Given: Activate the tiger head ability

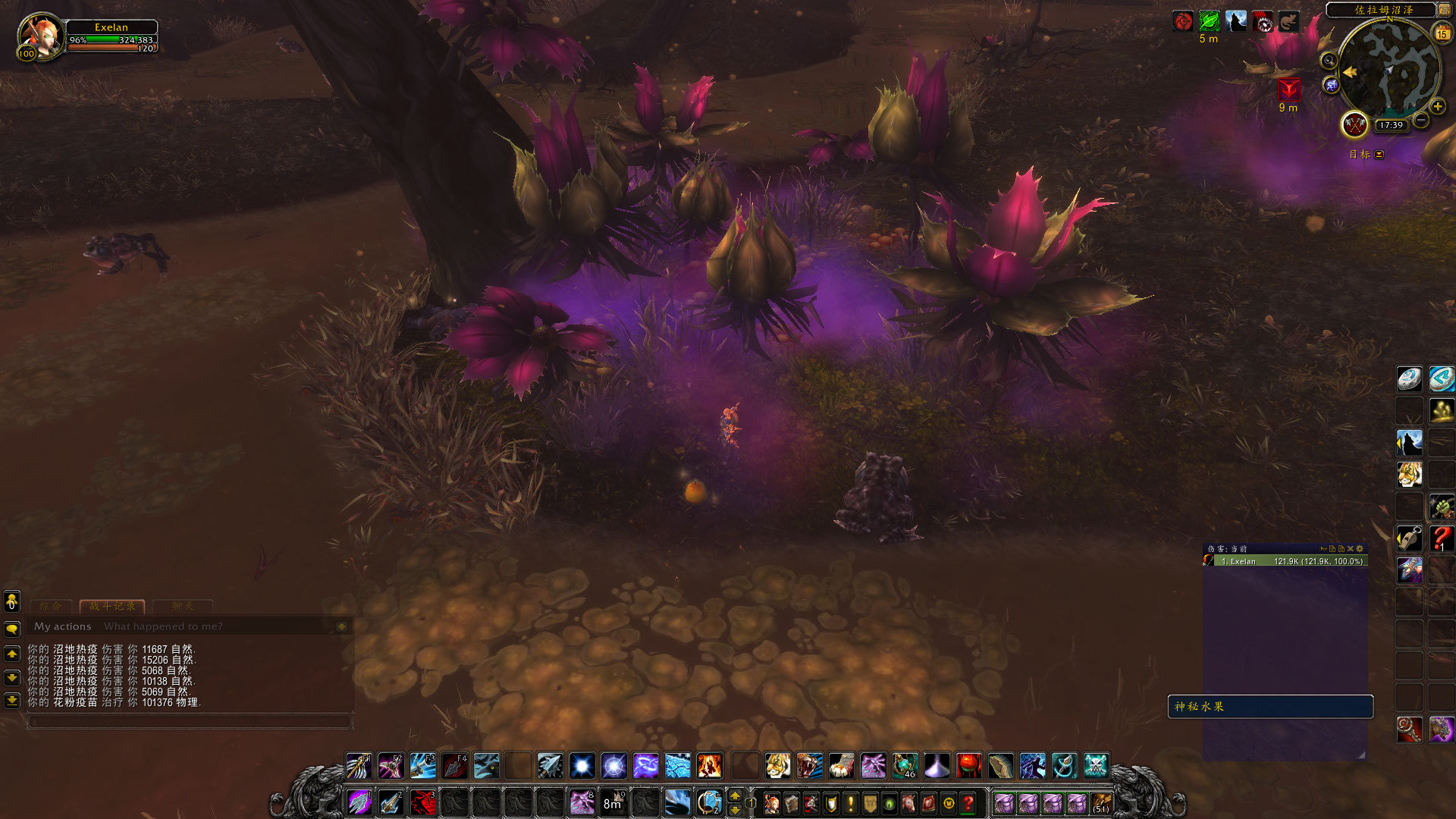Looking at the screenshot, I should point(777,766).
